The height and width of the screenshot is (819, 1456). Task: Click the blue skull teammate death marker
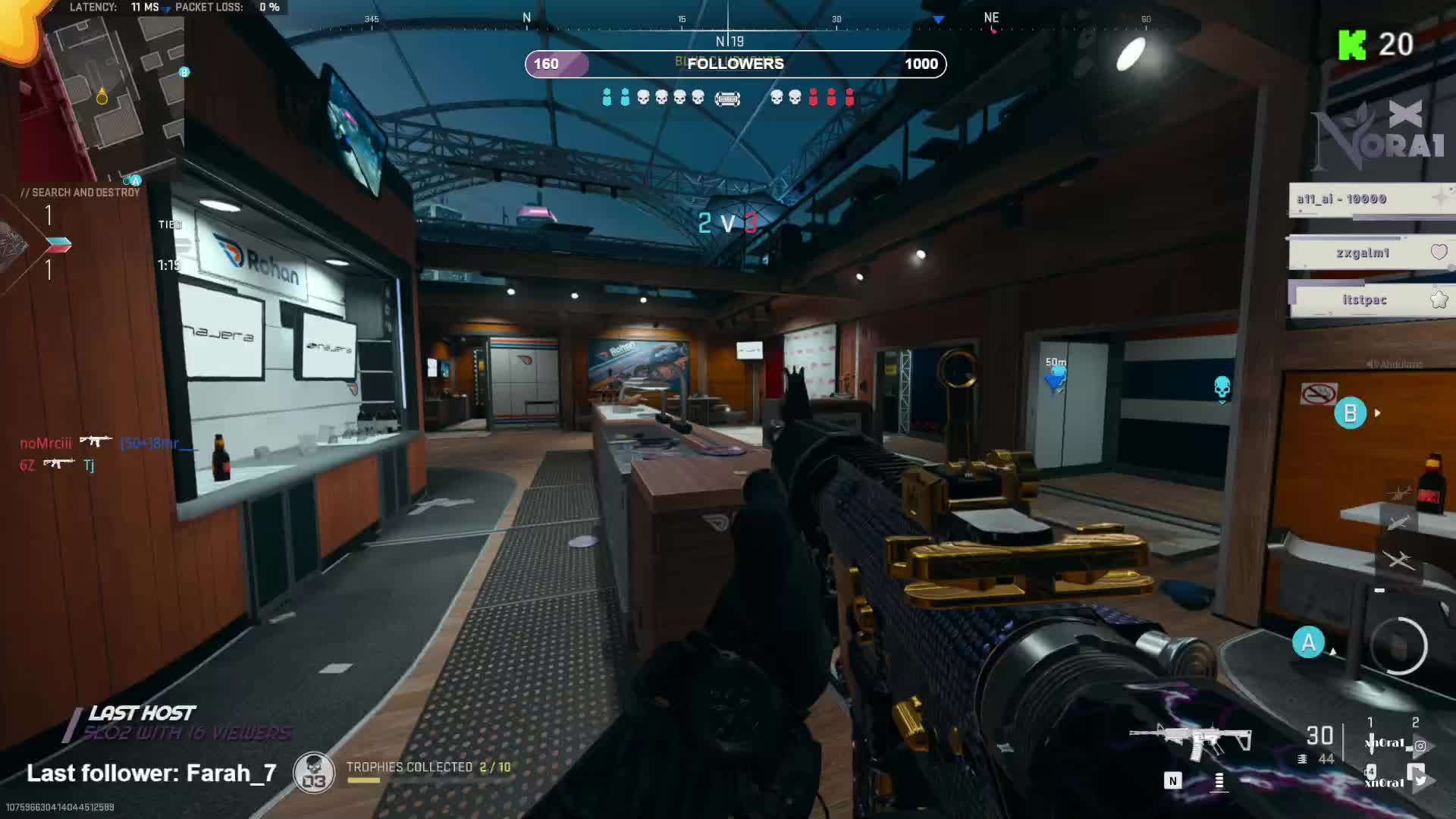(x=1222, y=388)
